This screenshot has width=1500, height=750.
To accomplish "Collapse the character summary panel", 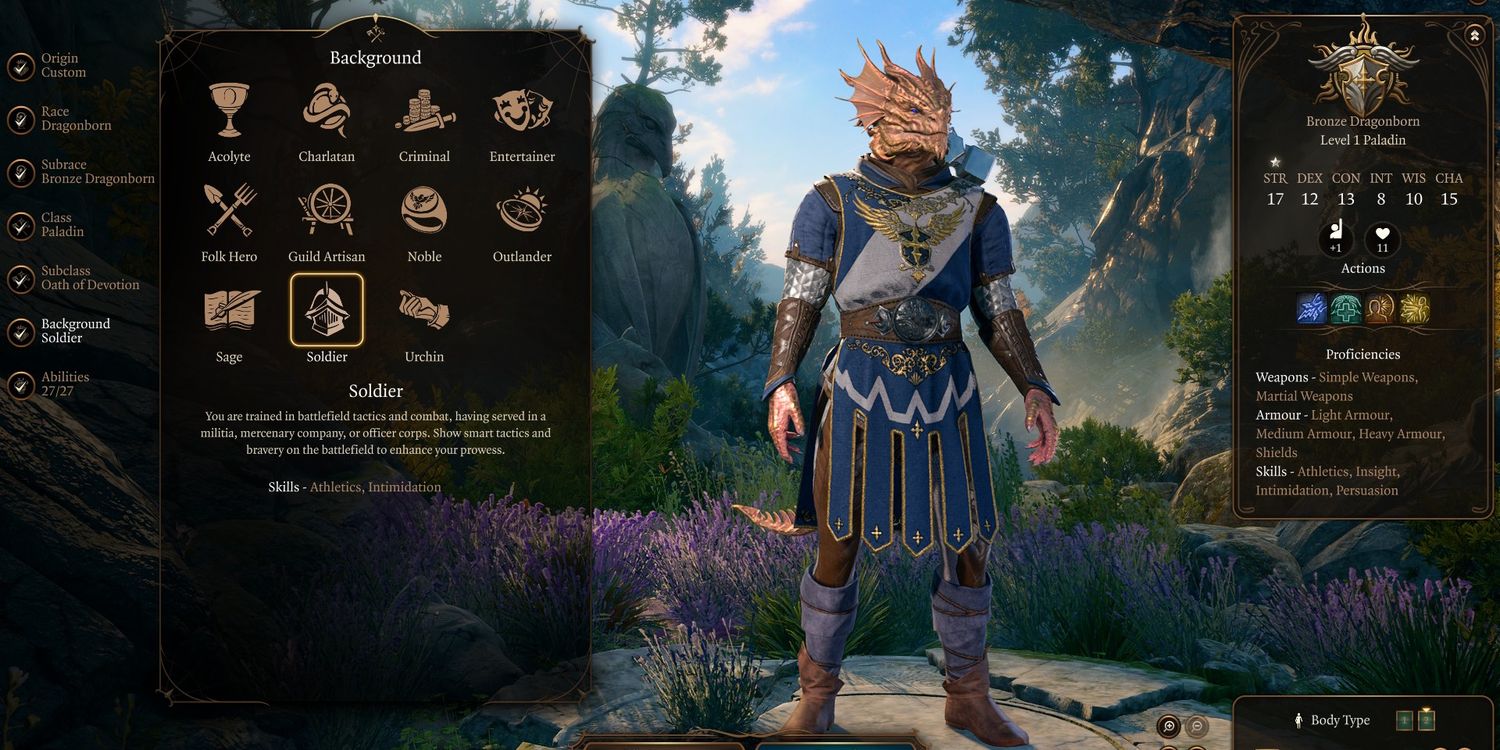I will click(x=1475, y=36).
